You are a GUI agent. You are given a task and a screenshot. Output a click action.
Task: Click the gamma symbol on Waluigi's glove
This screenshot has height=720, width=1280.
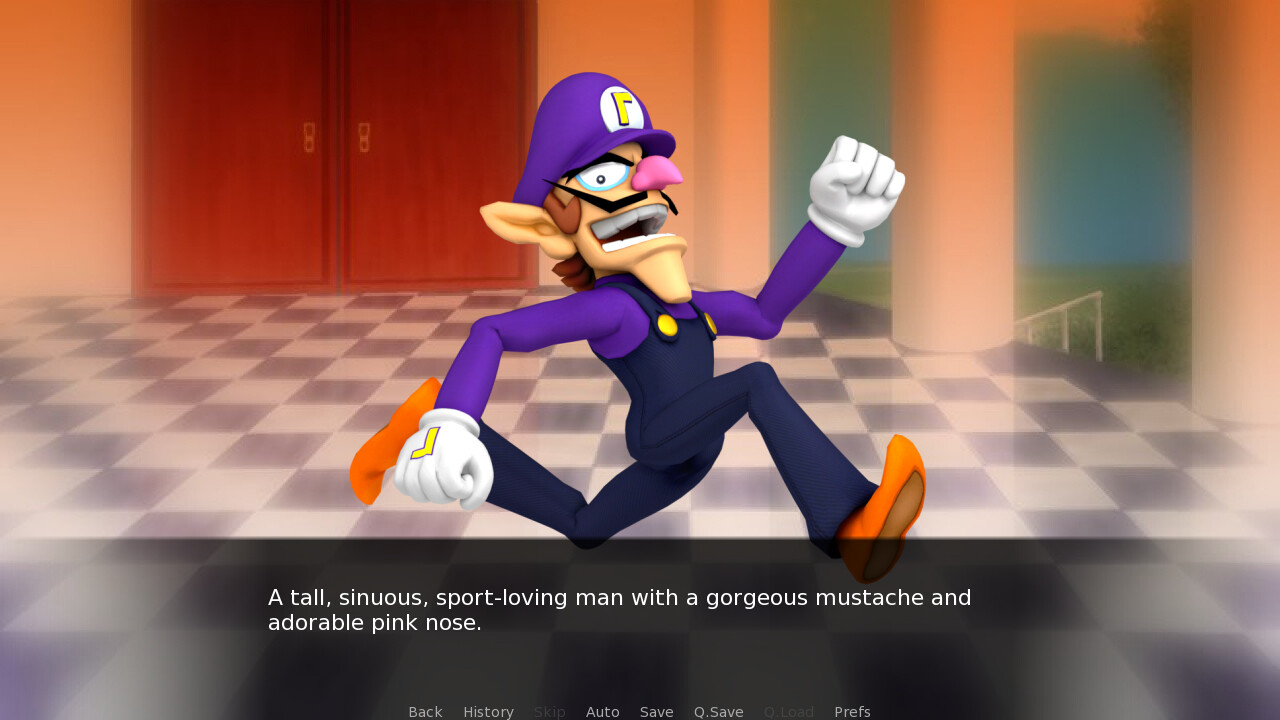pos(424,442)
